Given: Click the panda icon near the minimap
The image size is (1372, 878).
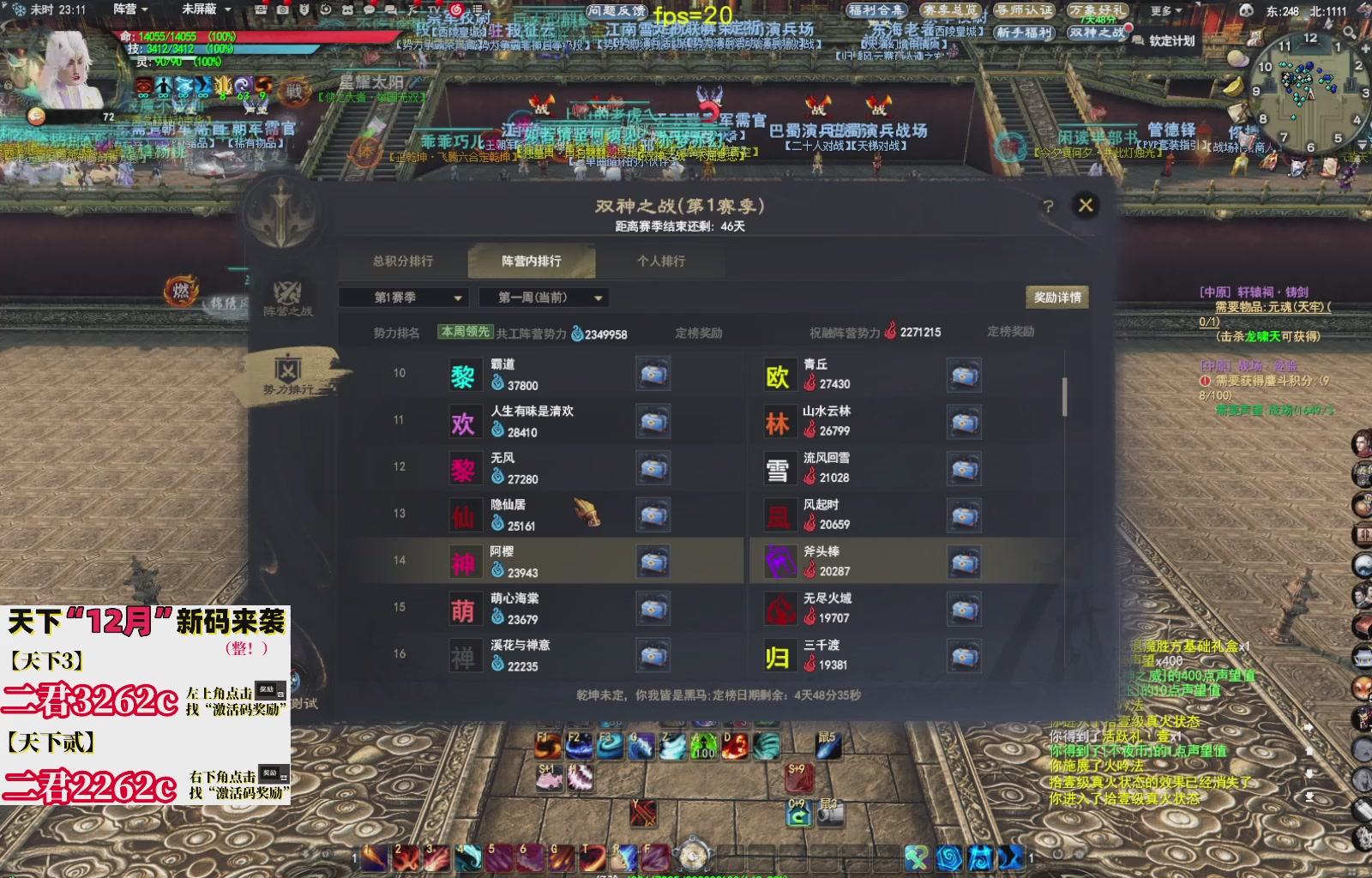Looking at the screenshot, I should pyautogui.click(x=1246, y=10).
